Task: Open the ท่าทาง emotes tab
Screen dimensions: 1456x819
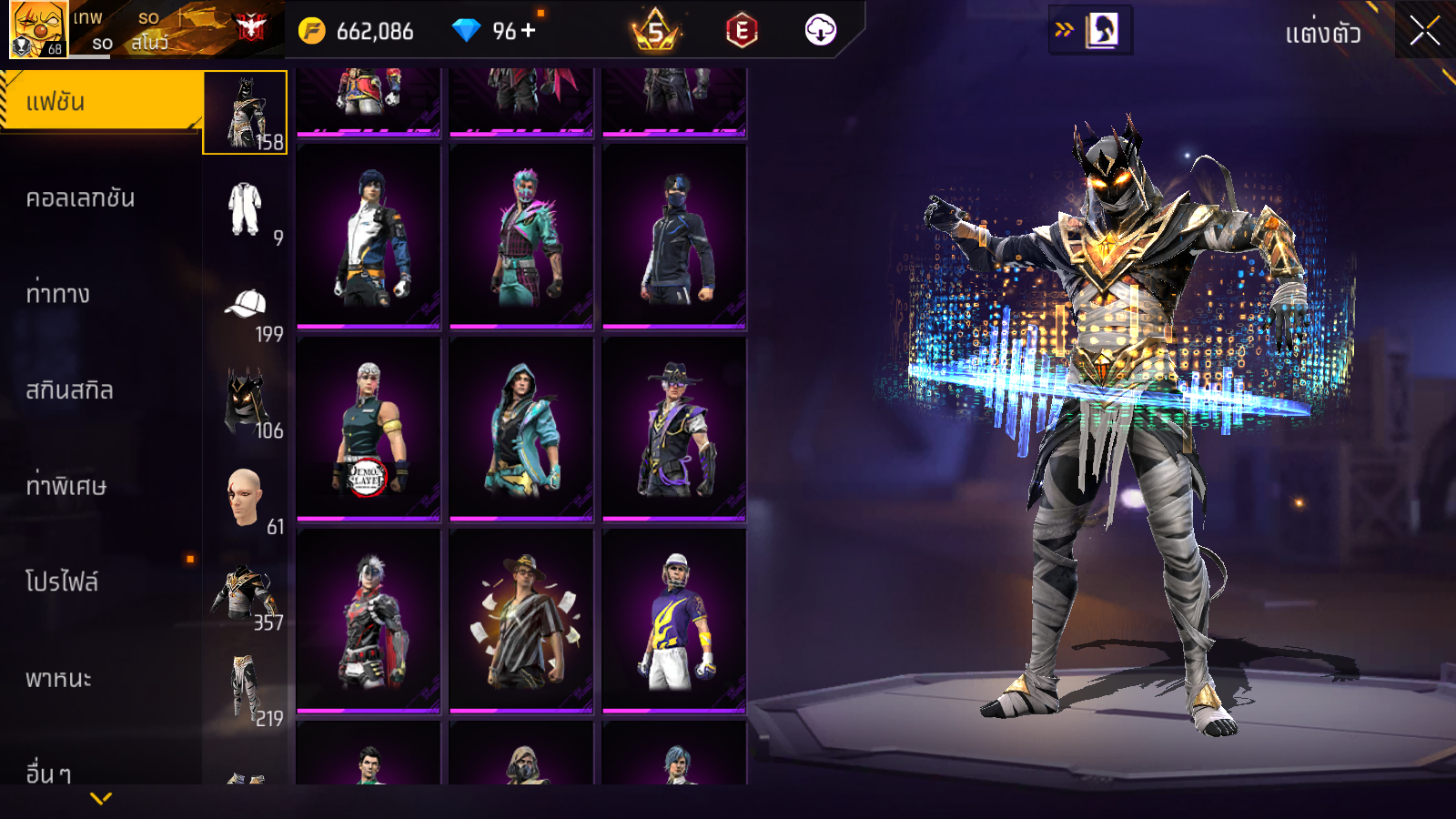Action: tap(57, 294)
